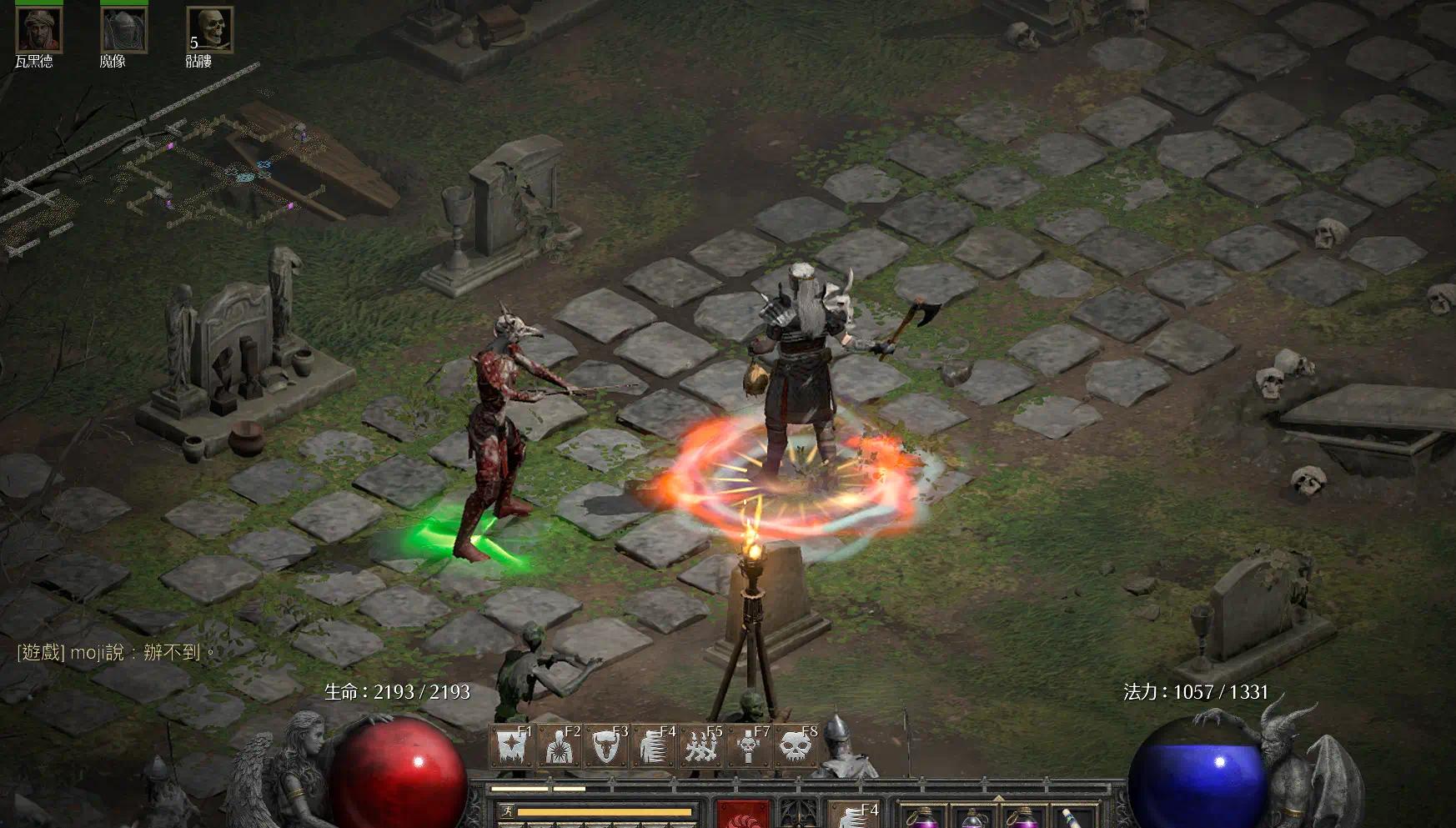This screenshot has width=1456, height=828.
Task: Open the right-click skill slot on the bottom bar
Action: click(x=853, y=815)
